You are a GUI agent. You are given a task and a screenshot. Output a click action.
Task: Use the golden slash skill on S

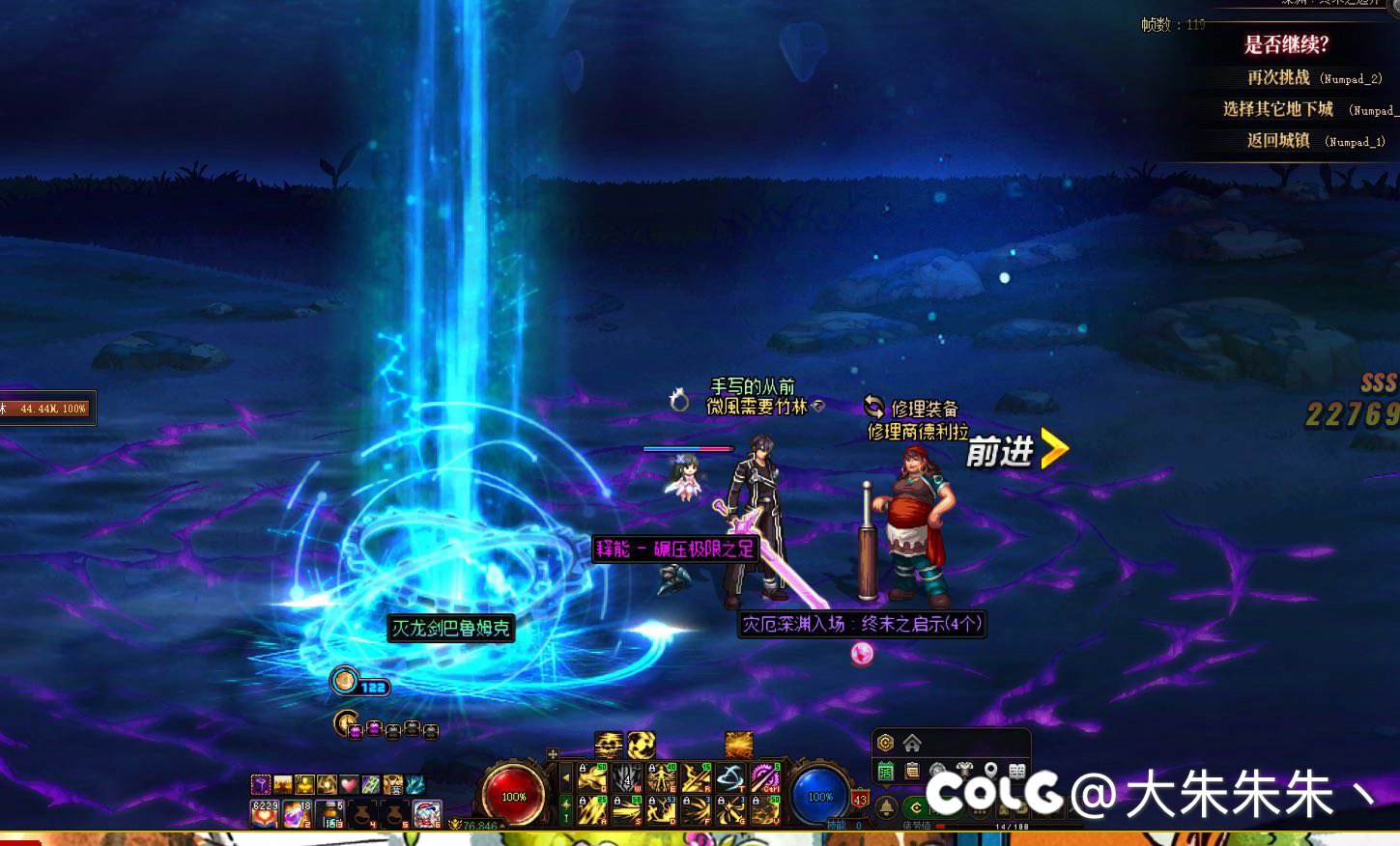point(627,810)
